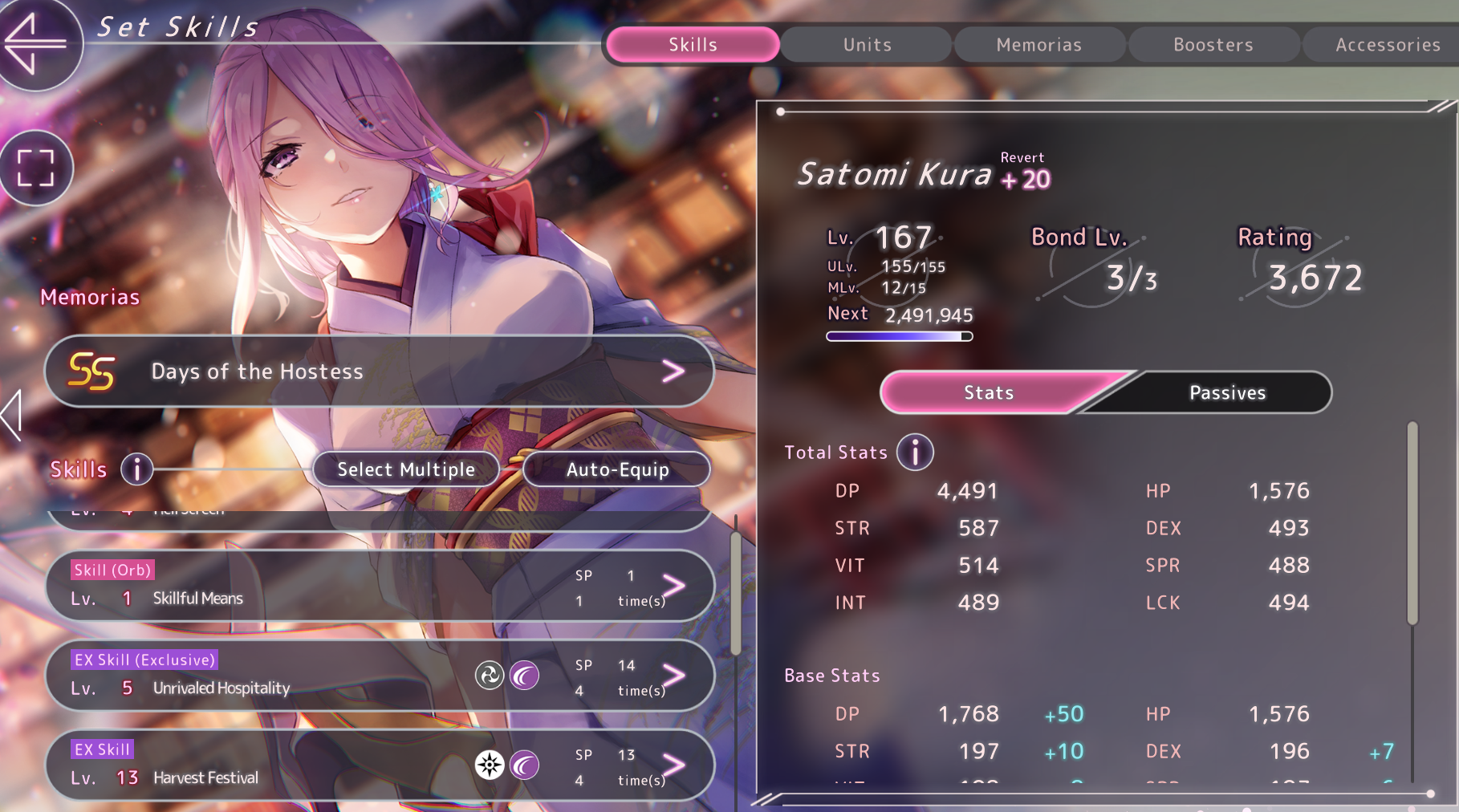Show the Stats panel
Image resolution: width=1459 pixels, height=812 pixels.
coord(989,392)
